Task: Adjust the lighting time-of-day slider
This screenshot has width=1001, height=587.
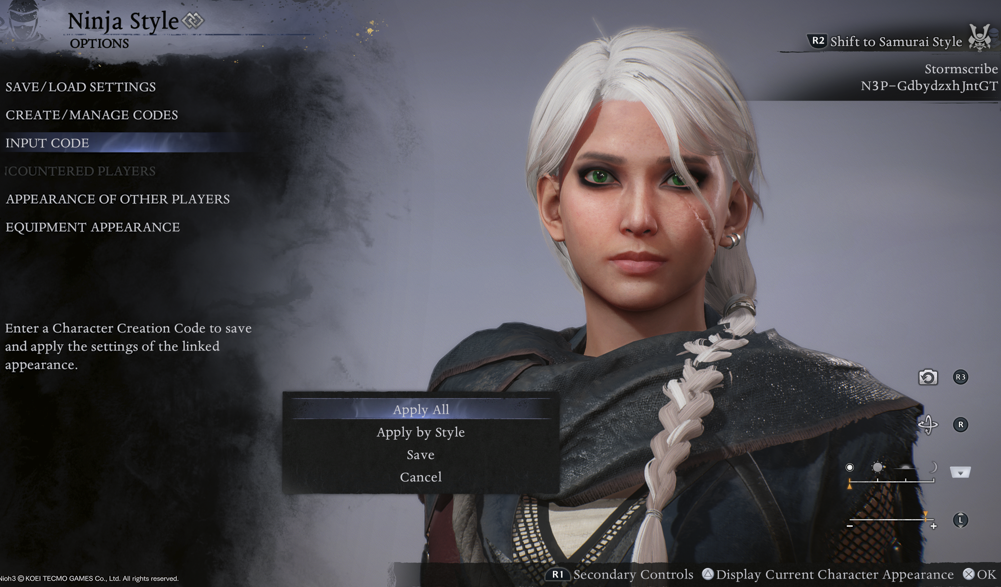Action: 891,480
